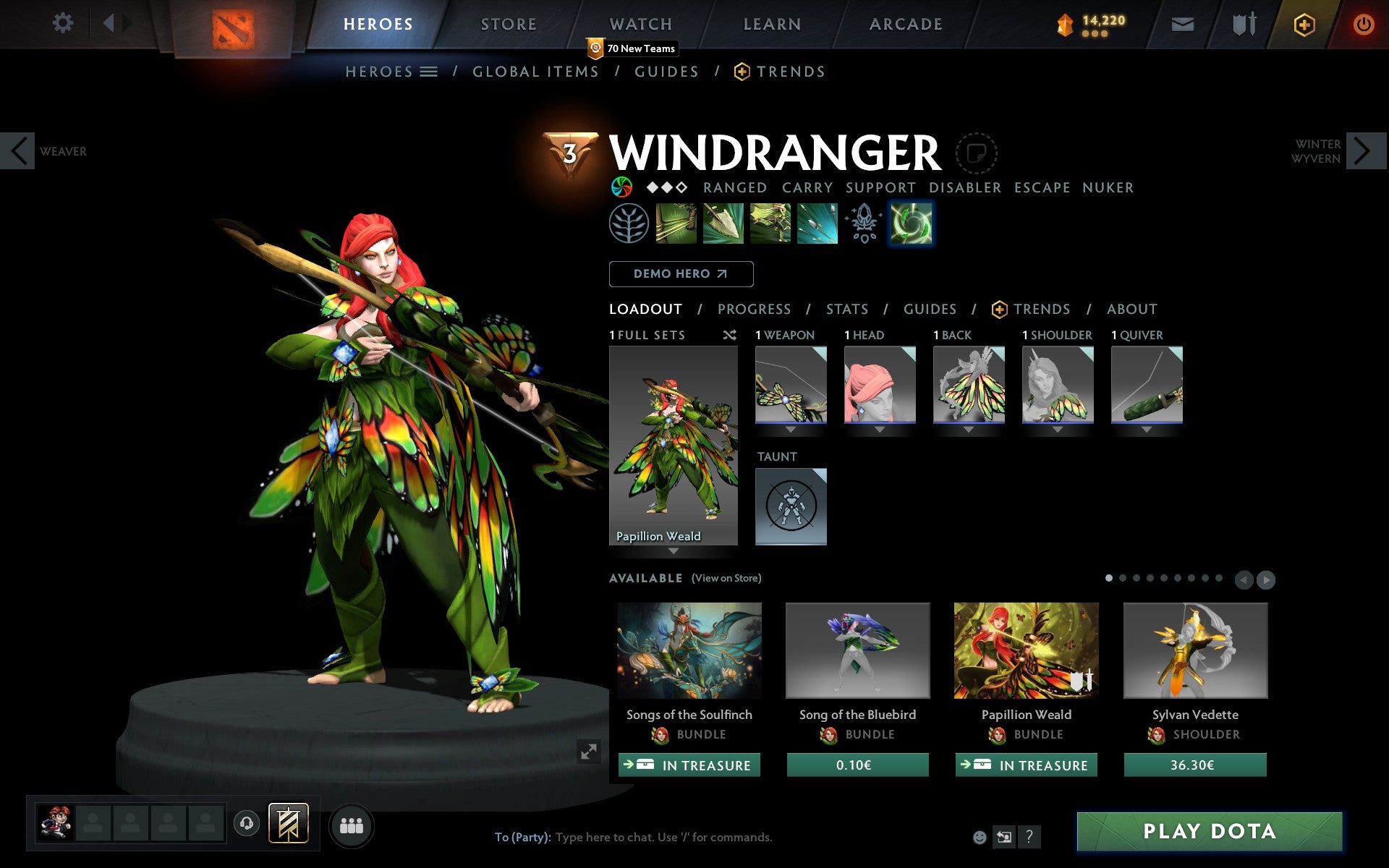Open the settings gear icon
This screenshot has width=1389, height=868.
64,23
